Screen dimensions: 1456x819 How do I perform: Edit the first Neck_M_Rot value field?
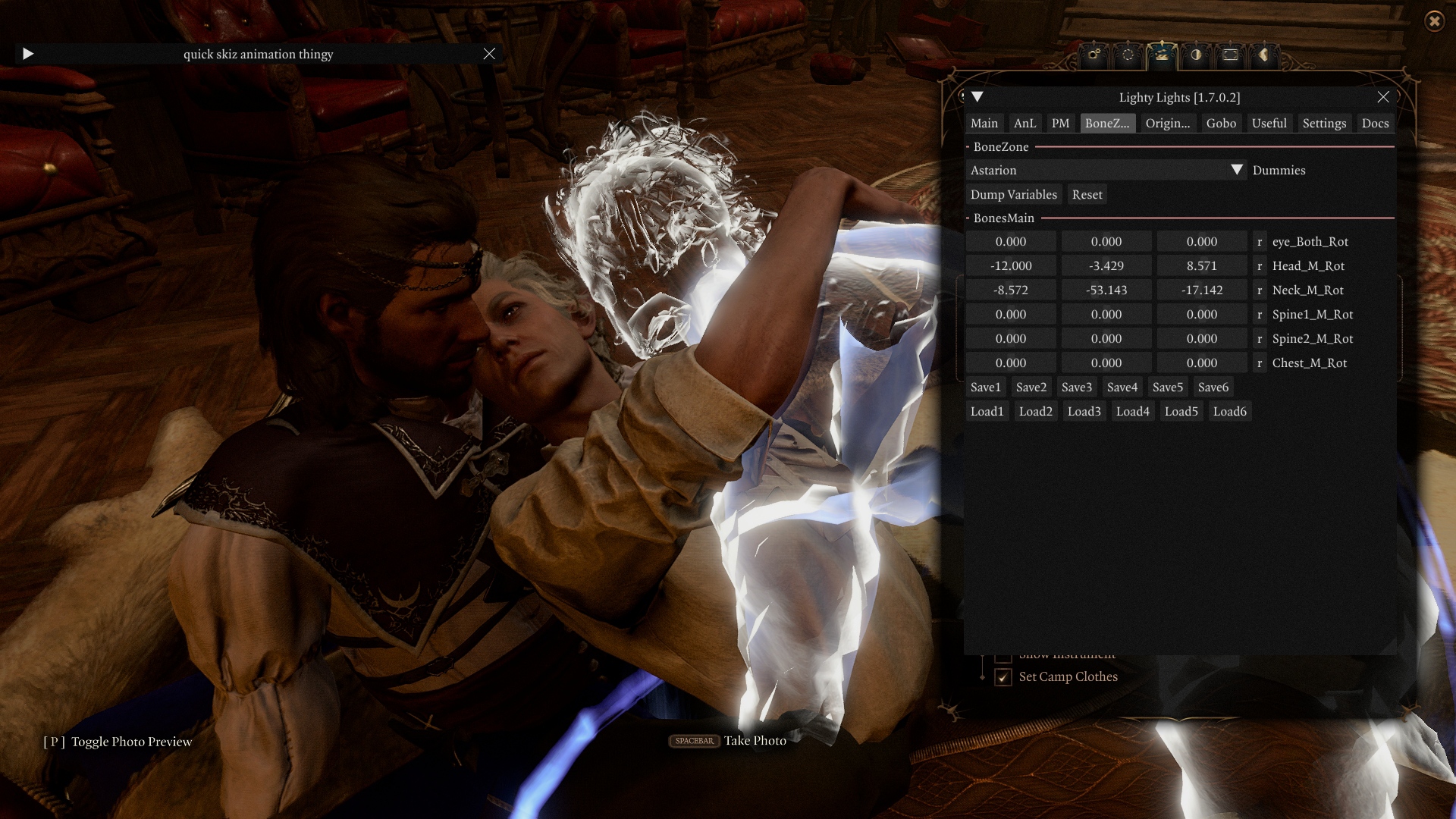[1010, 290]
